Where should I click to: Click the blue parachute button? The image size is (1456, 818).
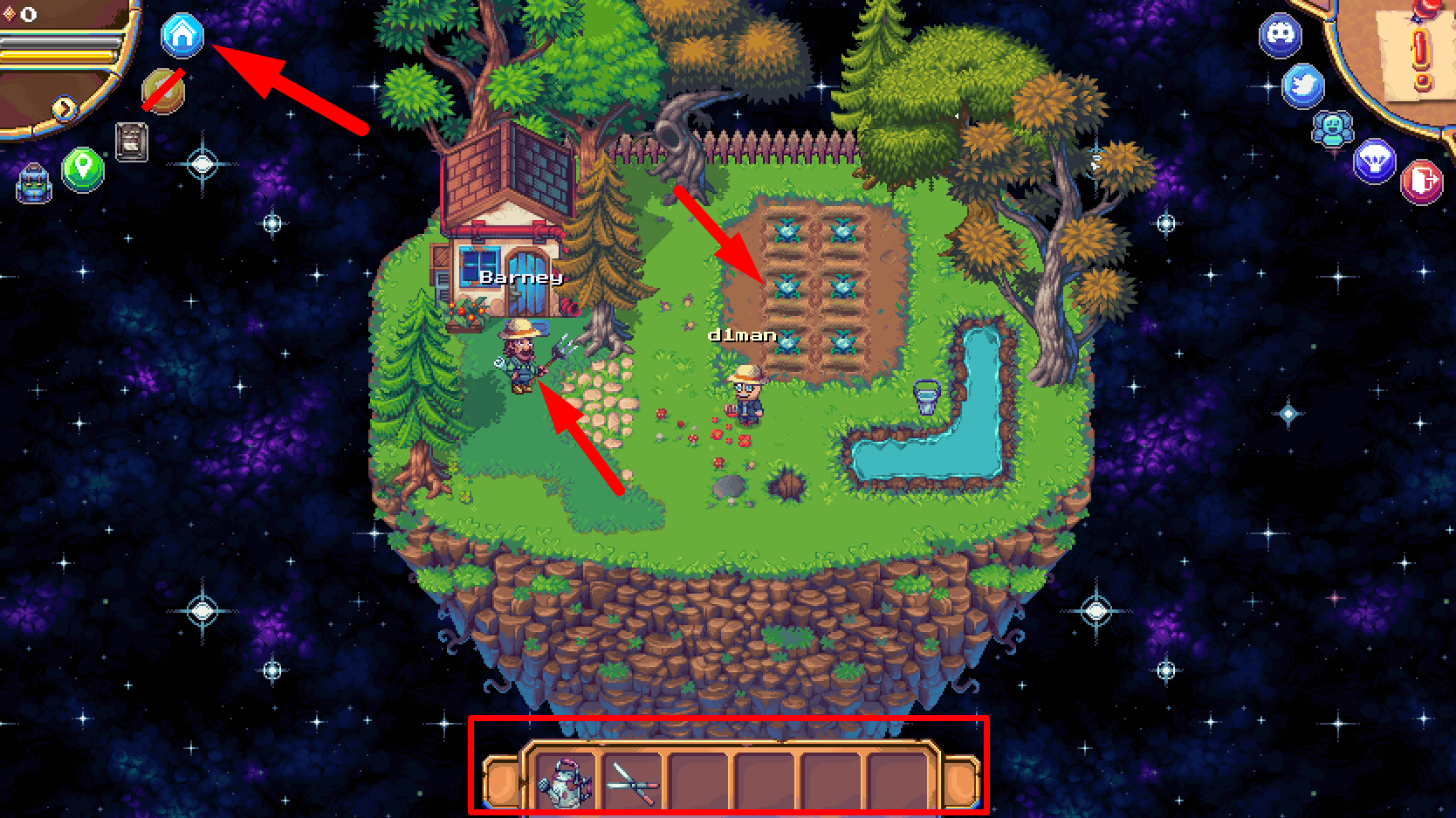click(1375, 162)
